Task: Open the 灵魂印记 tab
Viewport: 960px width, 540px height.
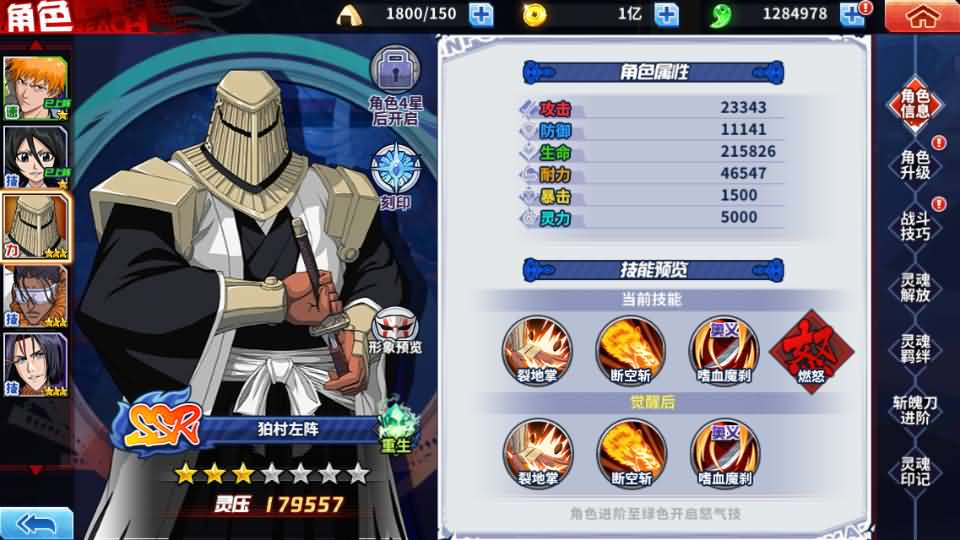Action: coord(915,471)
